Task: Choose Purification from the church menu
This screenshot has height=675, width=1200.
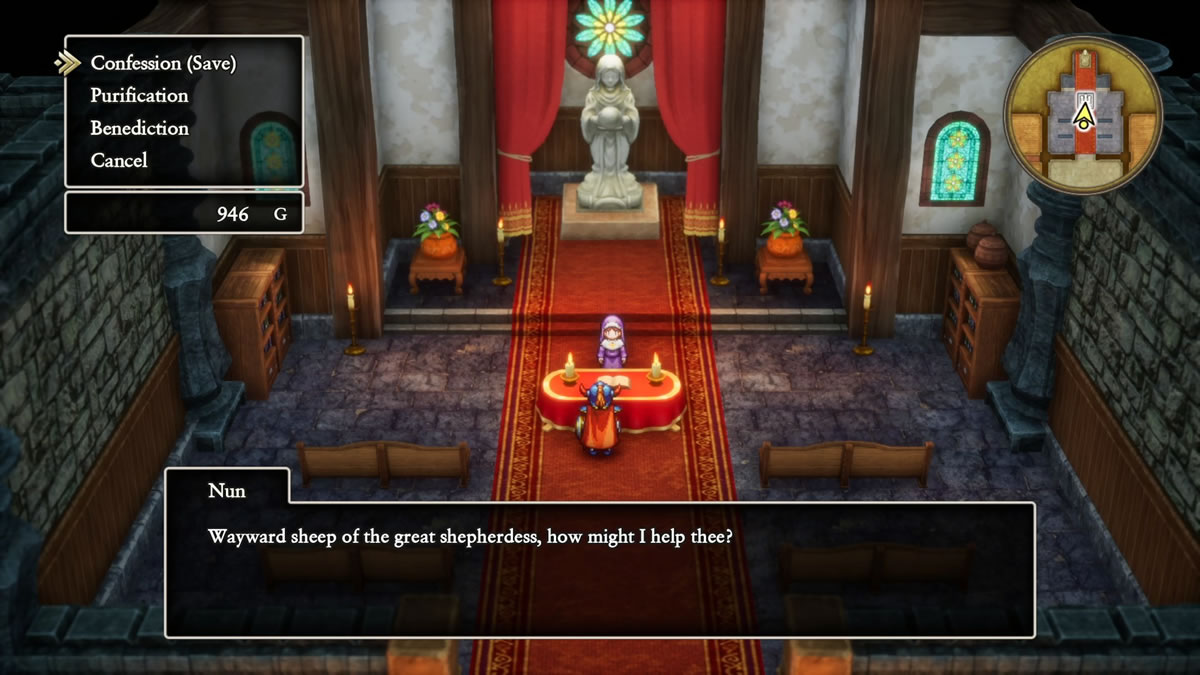Action: 139,96
